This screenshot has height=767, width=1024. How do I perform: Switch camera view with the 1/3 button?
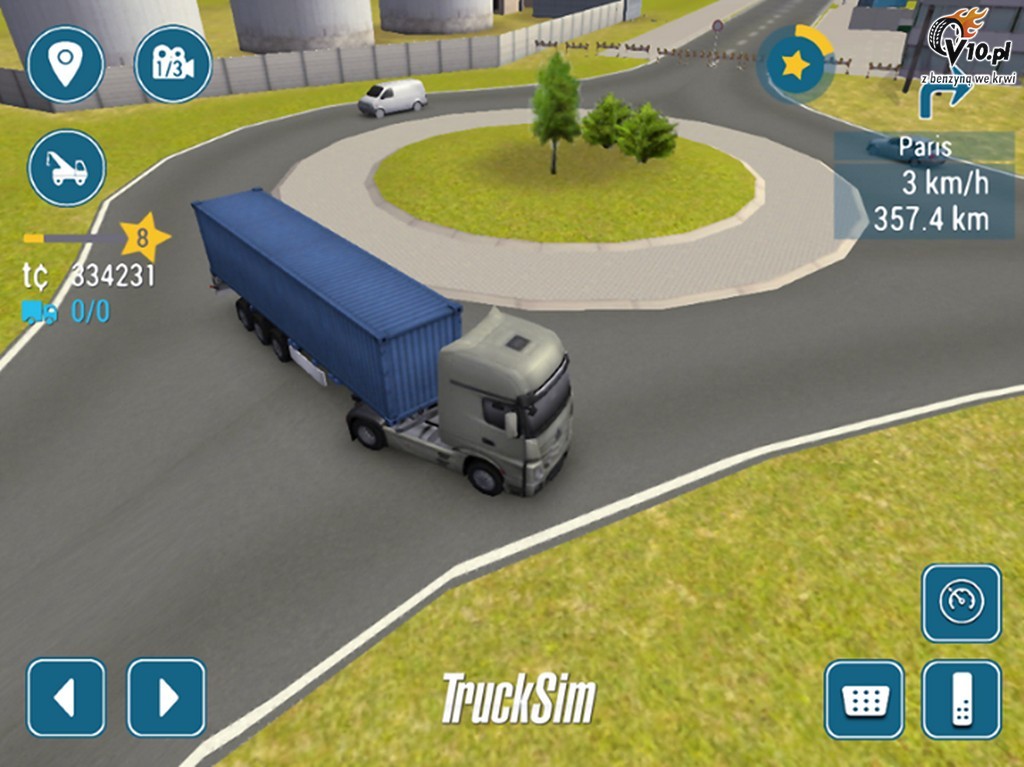click(x=173, y=64)
